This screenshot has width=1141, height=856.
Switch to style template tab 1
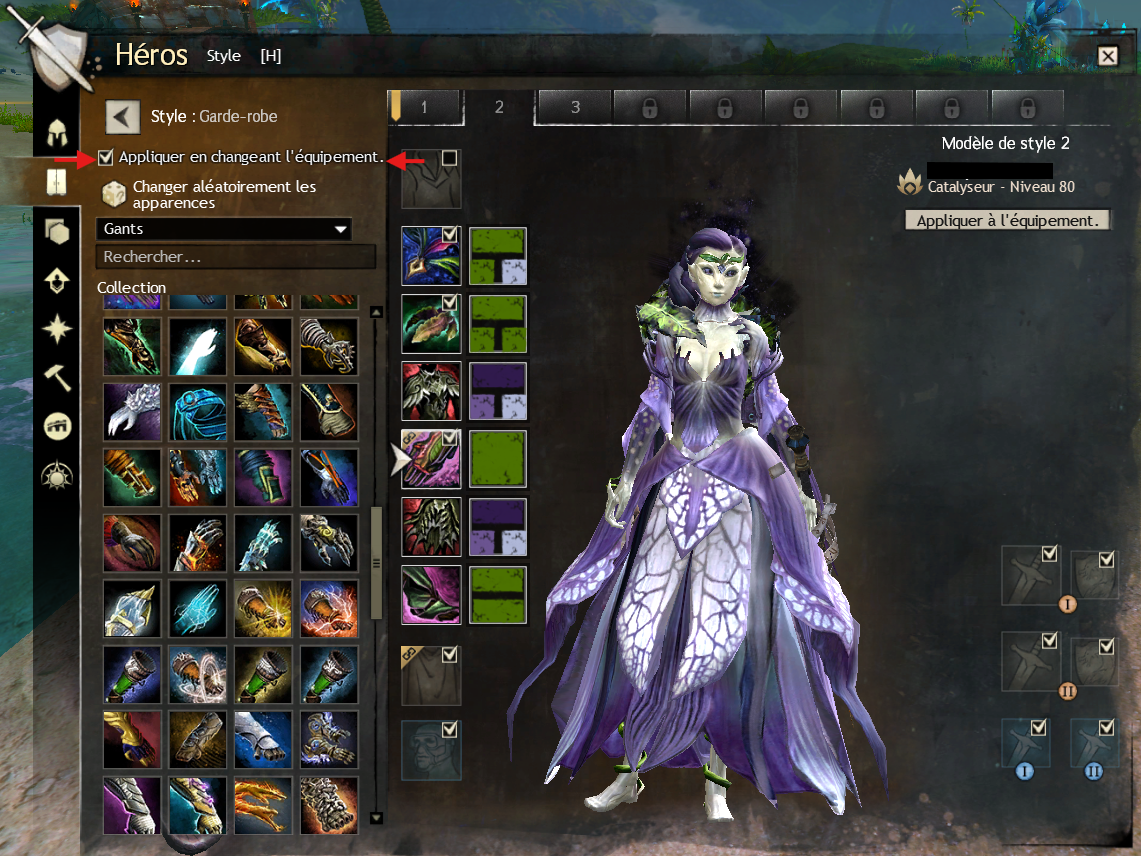point(425,107)
